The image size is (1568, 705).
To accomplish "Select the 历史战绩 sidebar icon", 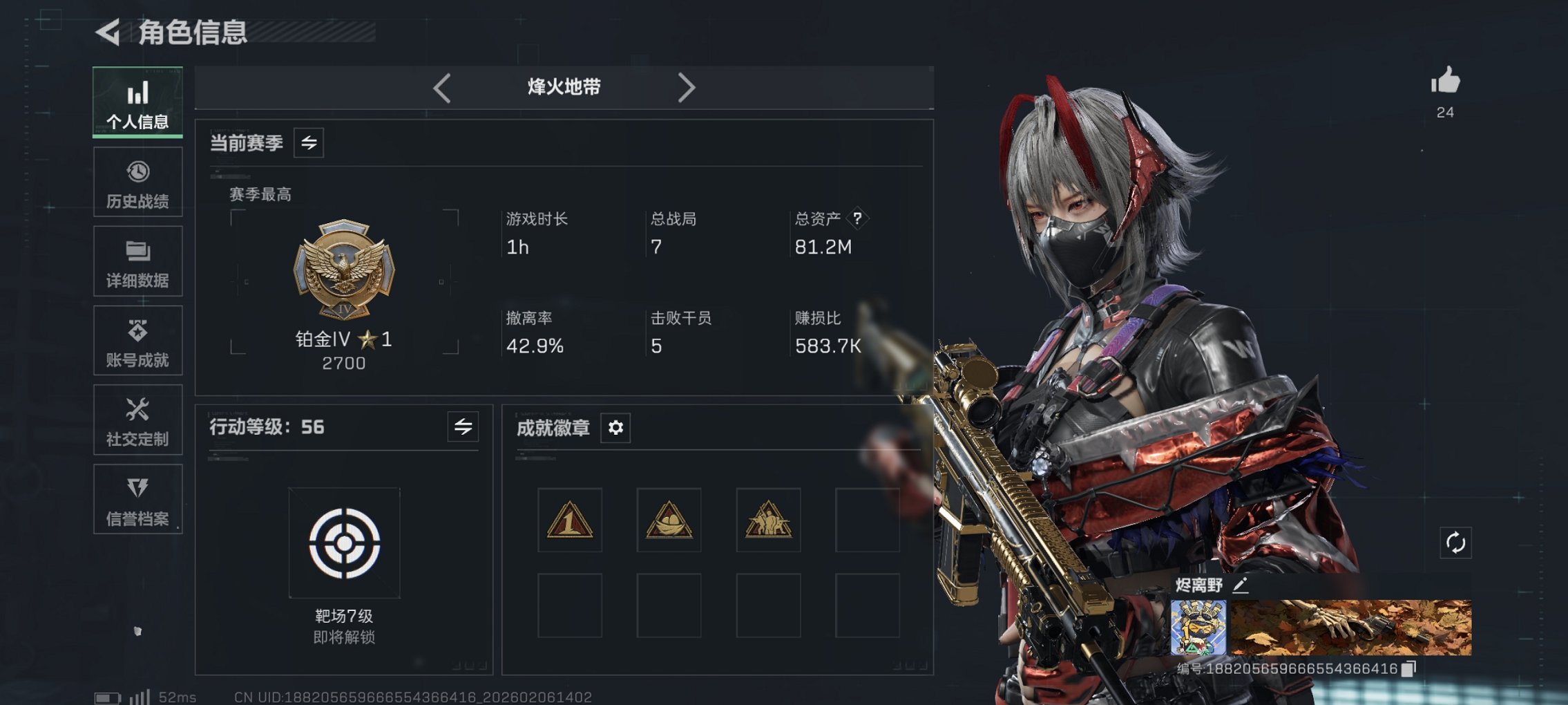I will click(137, 181).
